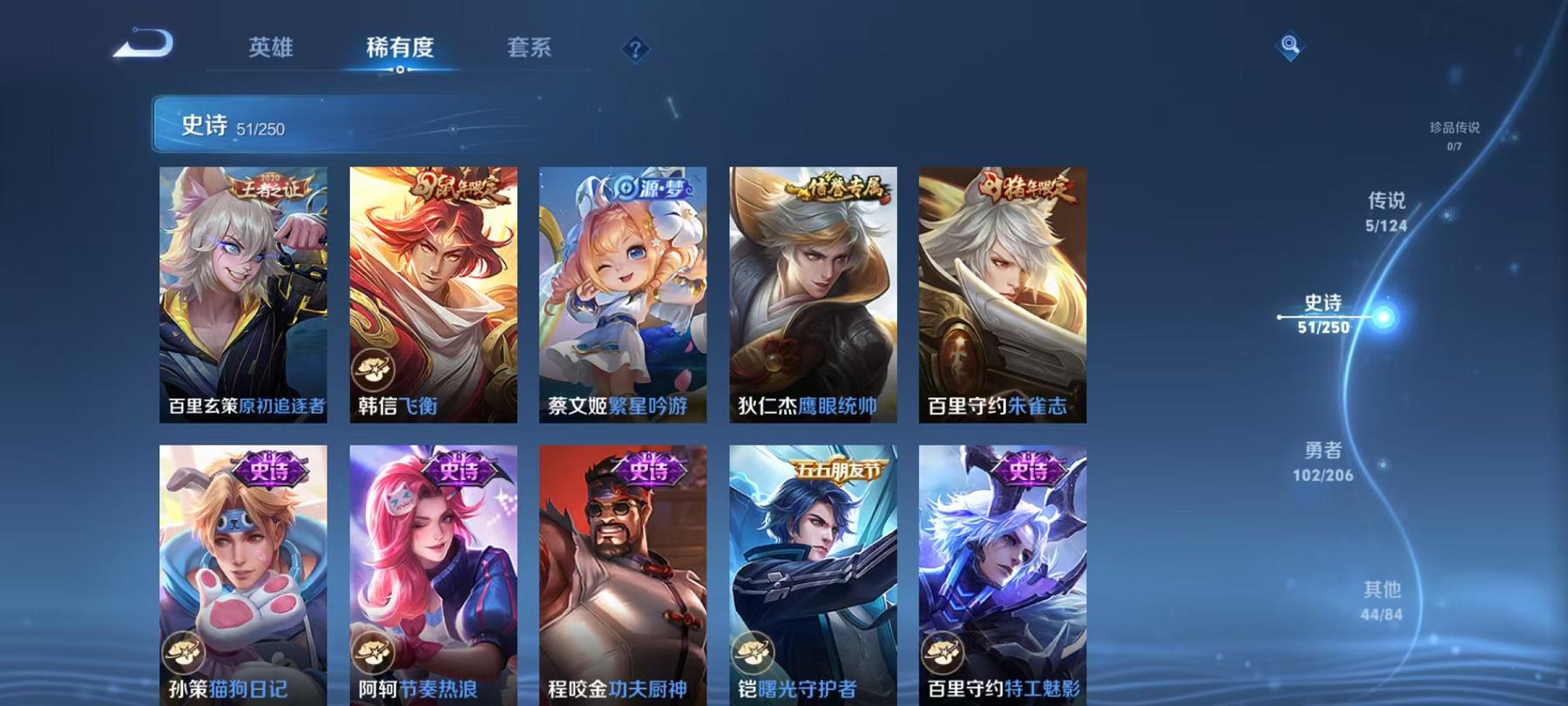
Task: Open the 狄仁杰鹰眼统帅 skin card
Action: [x=810, y=296]
